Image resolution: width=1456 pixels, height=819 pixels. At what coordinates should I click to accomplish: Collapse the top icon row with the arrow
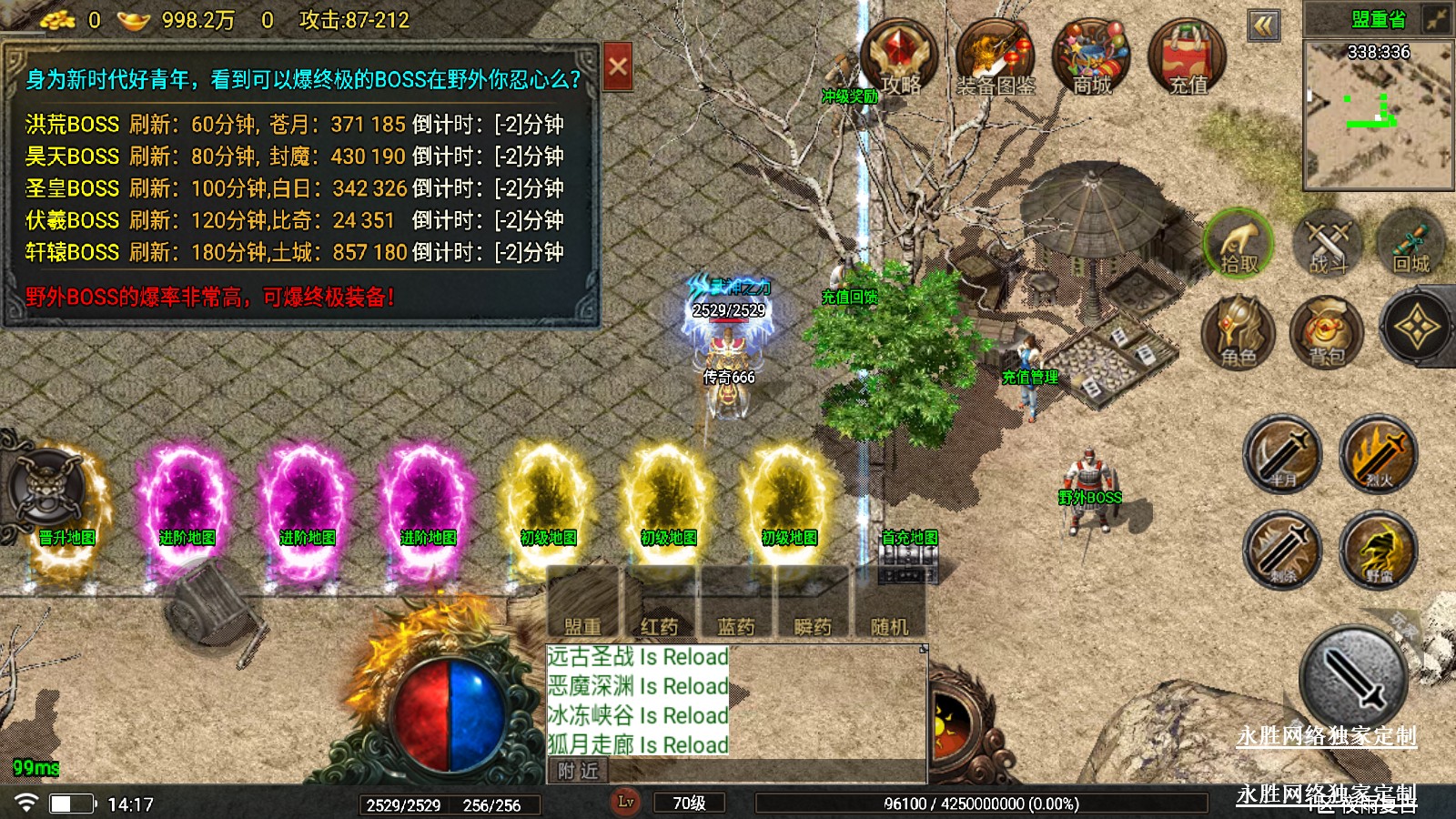point(1263,25)
